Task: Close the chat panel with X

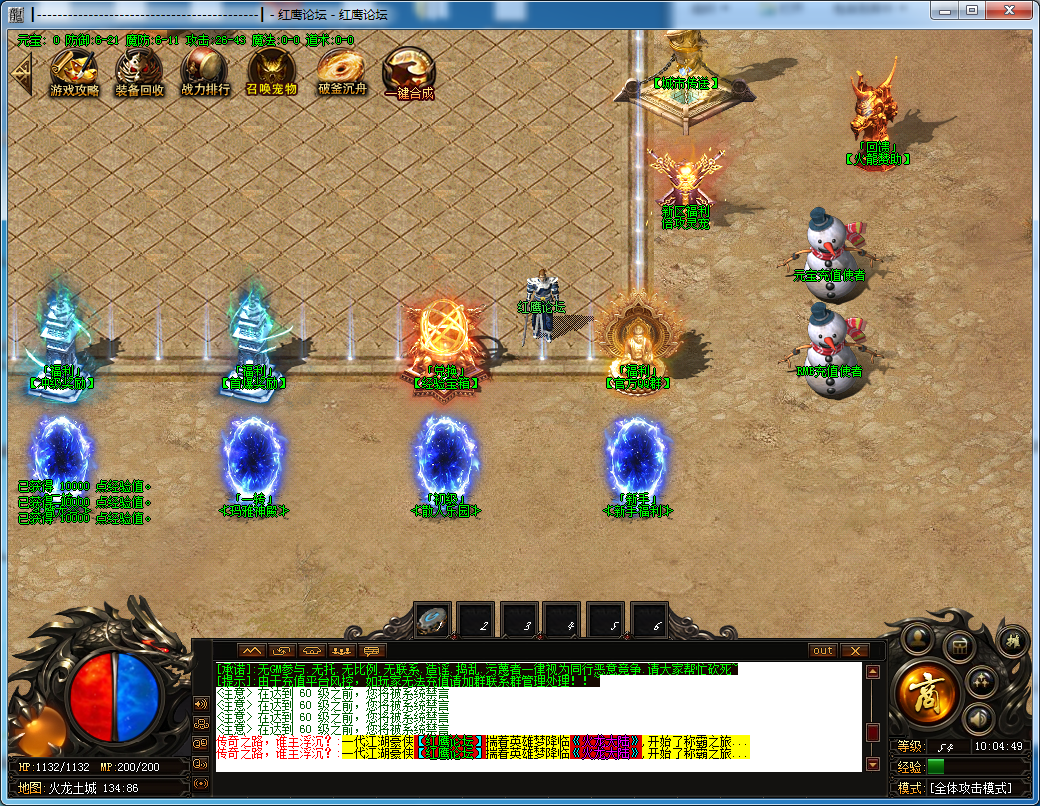Action: (854, 650)
